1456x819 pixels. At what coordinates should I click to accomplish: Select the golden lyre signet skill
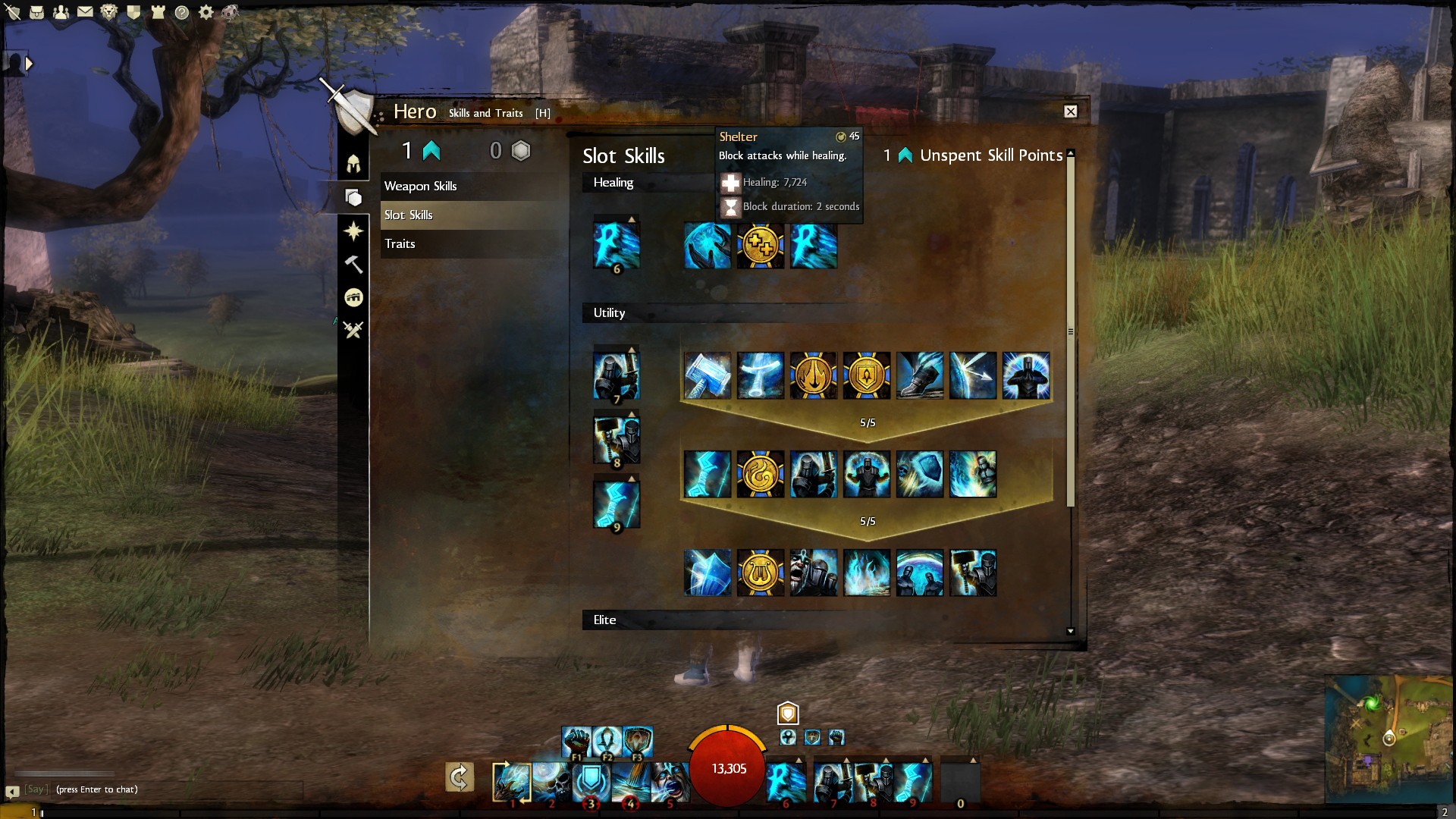tap(760, 573)
